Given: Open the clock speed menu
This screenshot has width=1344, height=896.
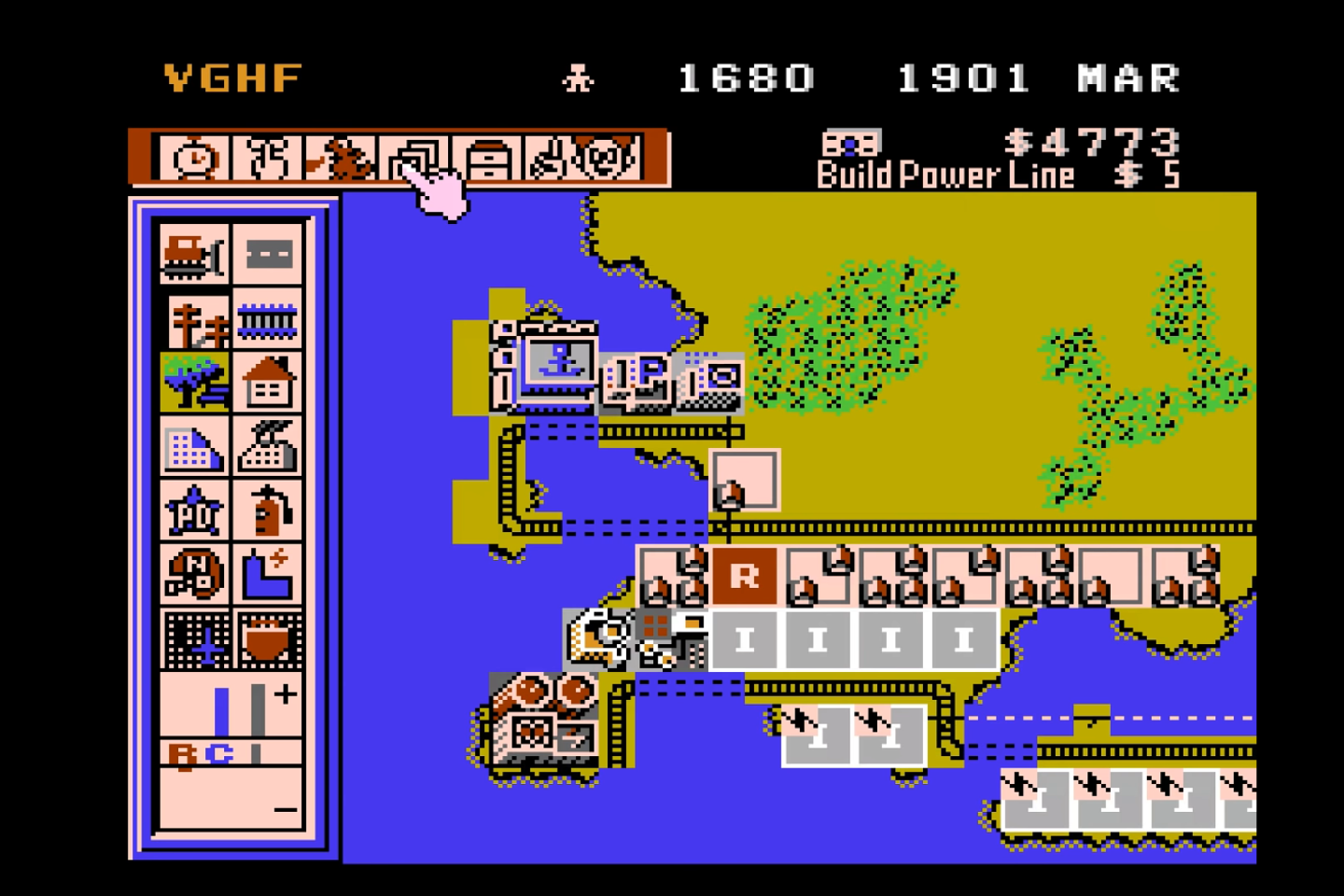Looking at the screenshot, I should pyautogui.click(x=192, y=159).
